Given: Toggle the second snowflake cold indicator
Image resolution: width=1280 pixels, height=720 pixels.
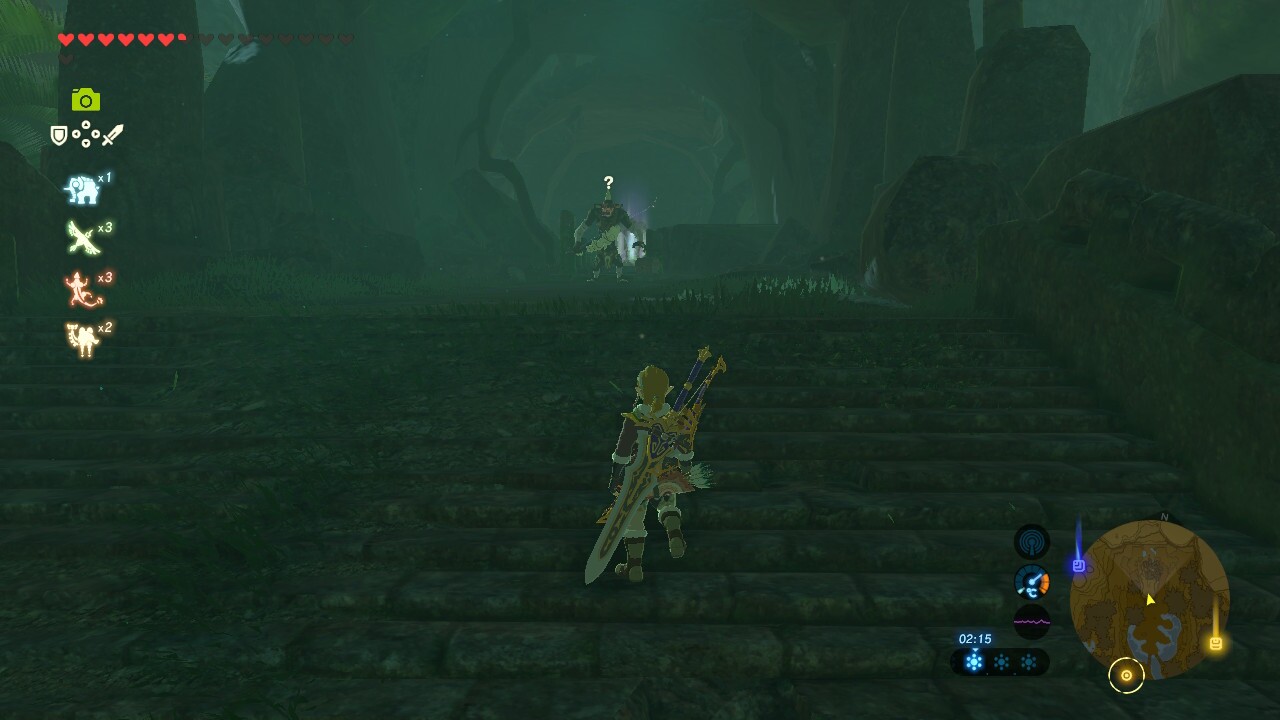Looking at the screenshot, I should [1003, 661].
